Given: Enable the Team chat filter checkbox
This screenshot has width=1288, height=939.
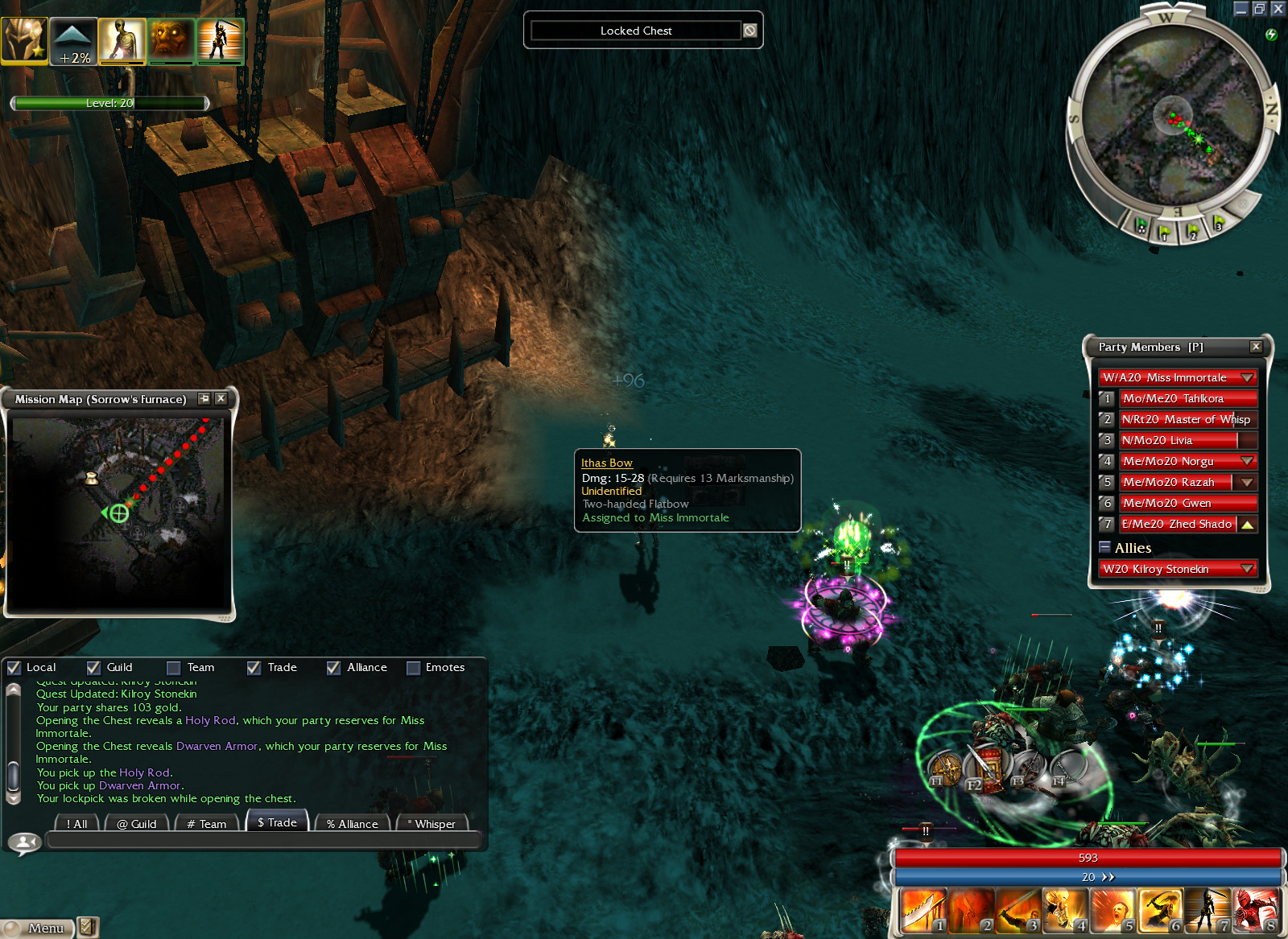Looking at the screenshot, I should (x=173, y=668).
